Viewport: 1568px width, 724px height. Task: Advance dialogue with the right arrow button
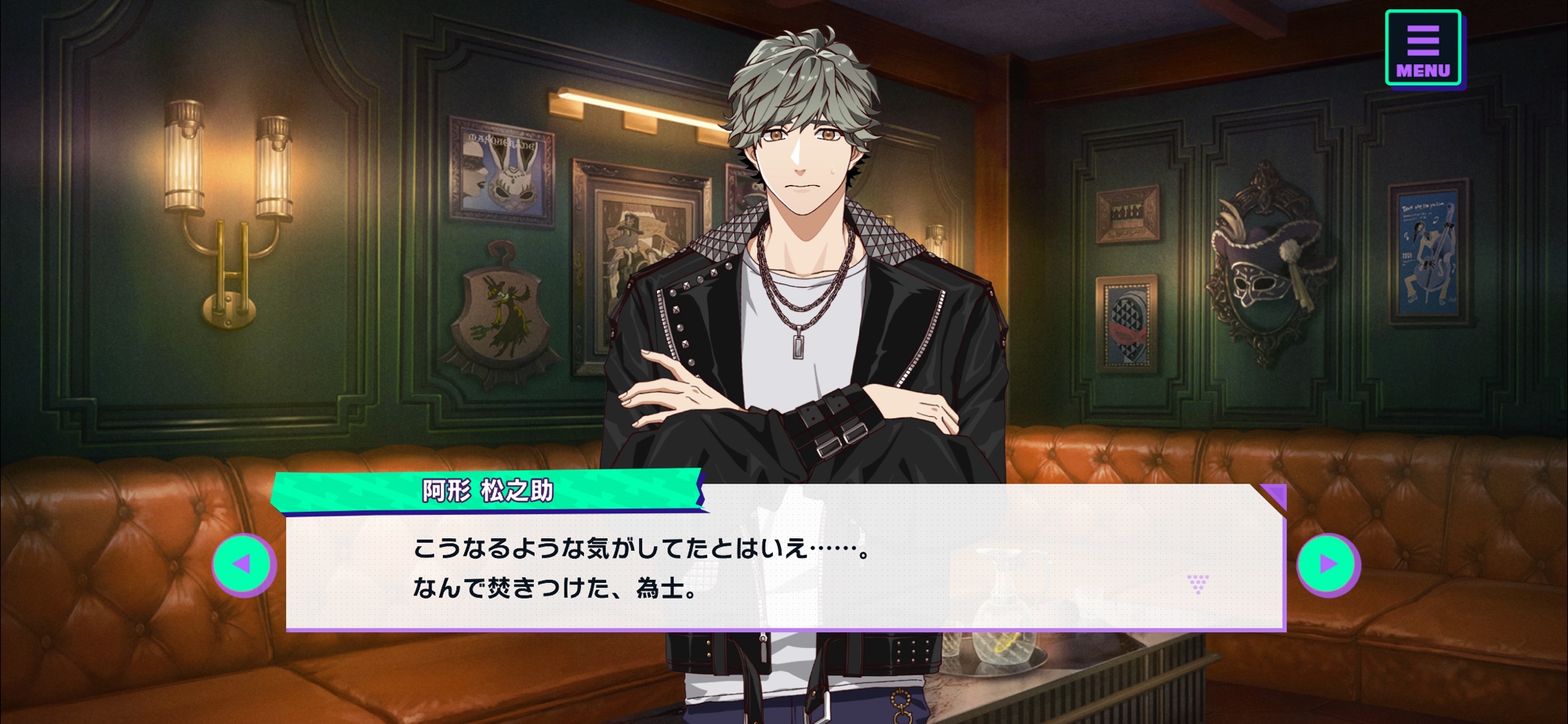click(x=1327, y=564)
